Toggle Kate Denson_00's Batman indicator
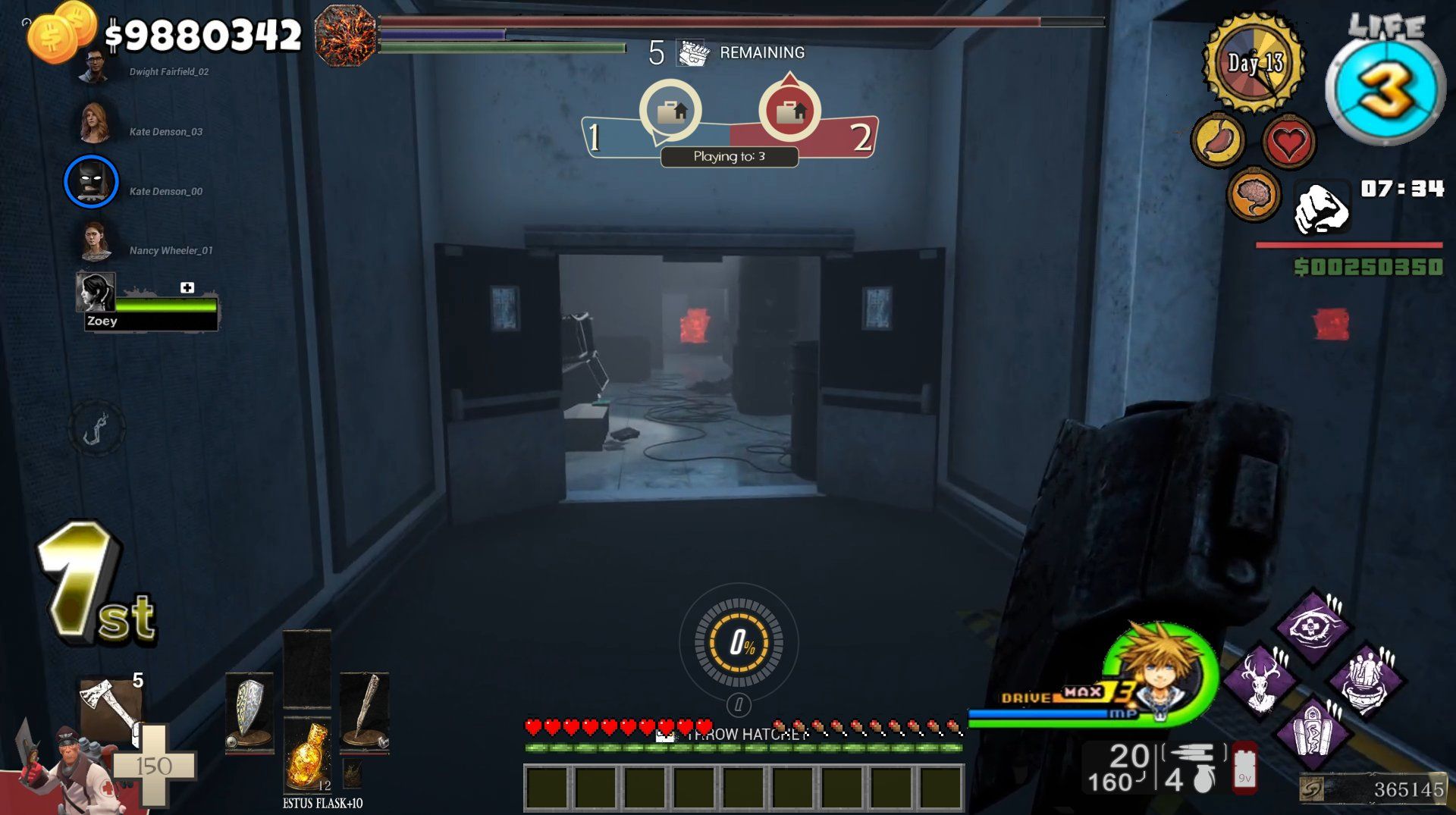Screen dimensions: 1456x815 point(93,182)
